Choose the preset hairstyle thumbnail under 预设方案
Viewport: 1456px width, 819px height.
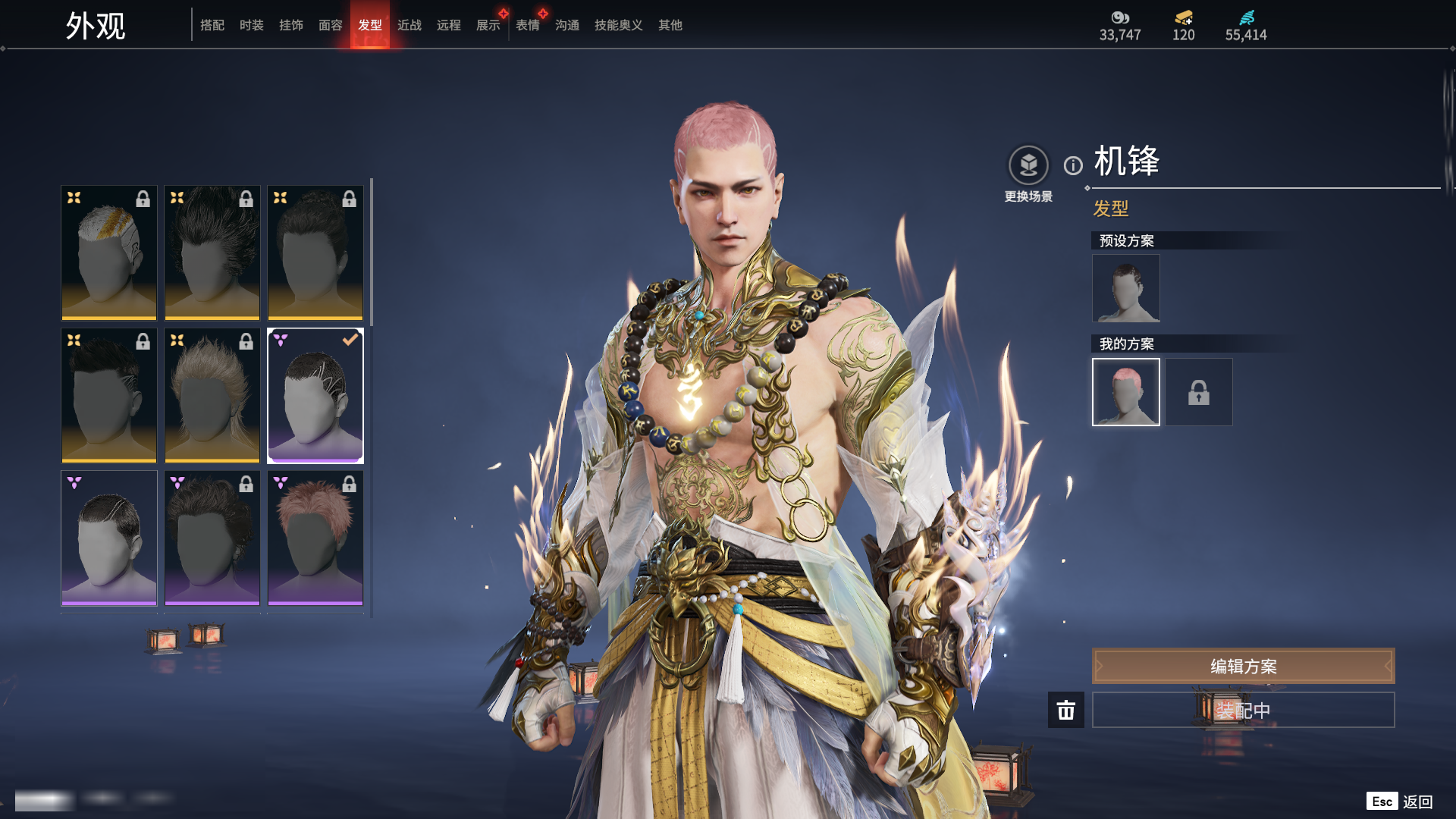pyautogui.click(x=1126, y=288)
